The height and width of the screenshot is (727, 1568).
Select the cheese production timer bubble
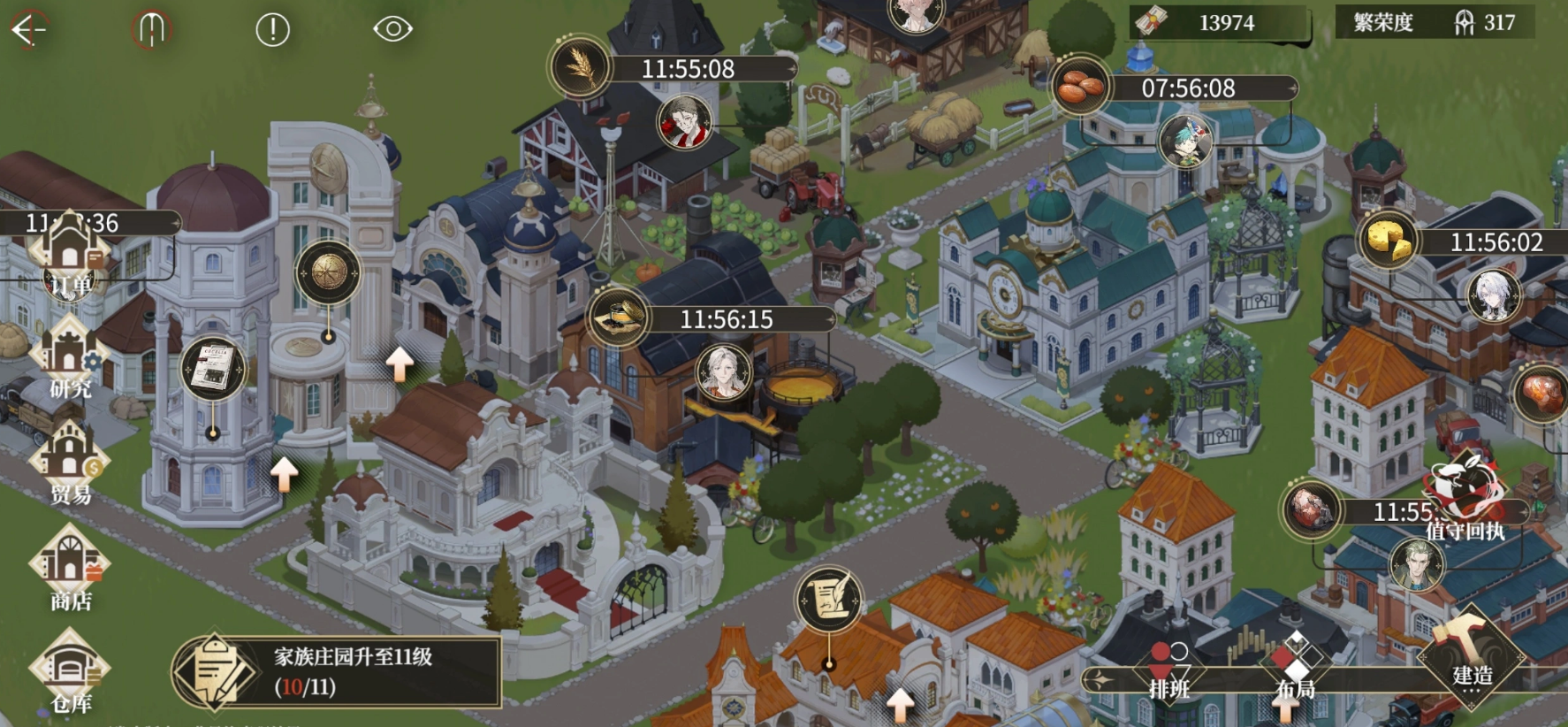coord(1387,241)
